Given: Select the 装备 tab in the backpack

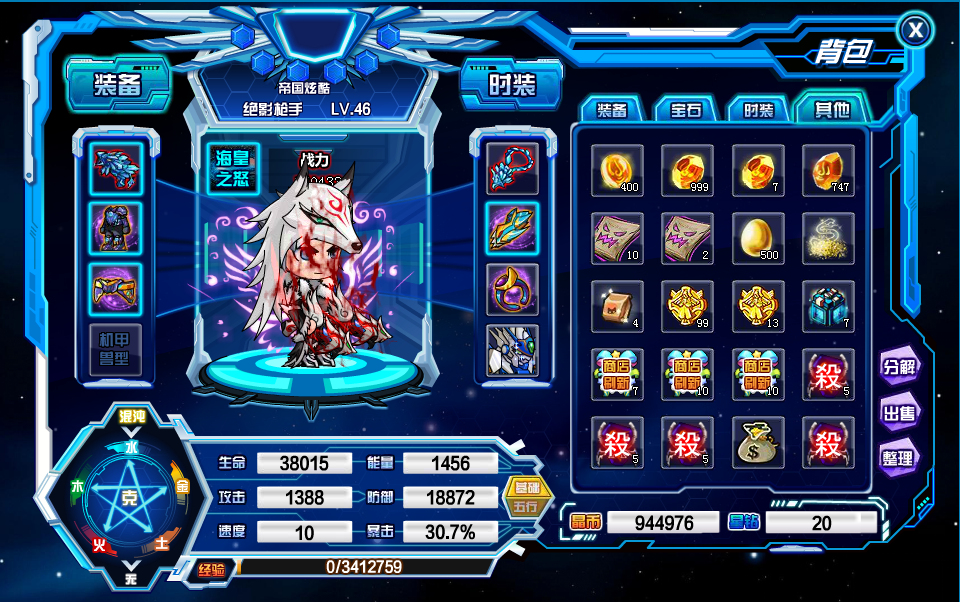Looking at the screenshot, I should click(x=612, y=110).
